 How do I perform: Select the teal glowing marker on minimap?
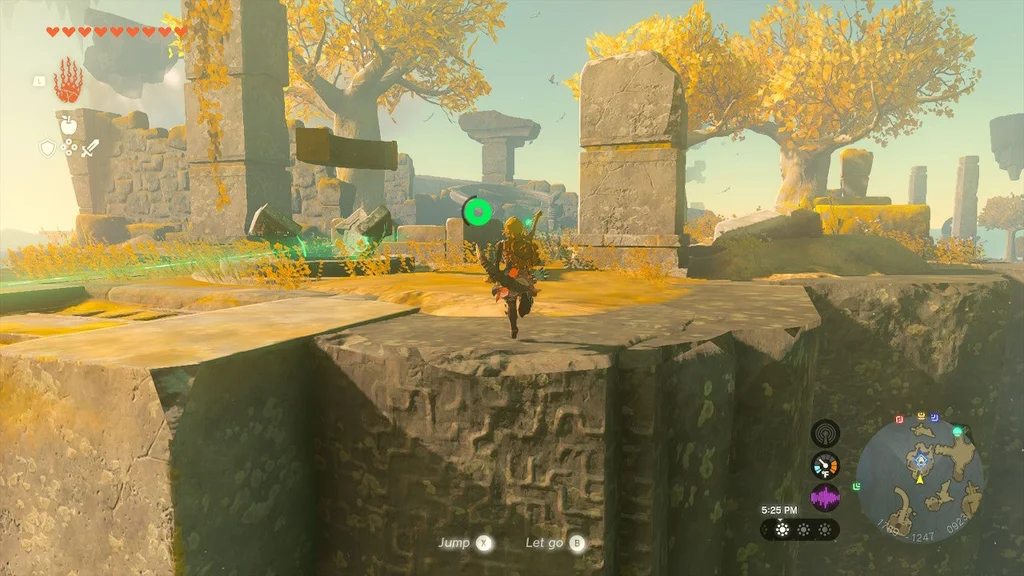tap(957, 431)
